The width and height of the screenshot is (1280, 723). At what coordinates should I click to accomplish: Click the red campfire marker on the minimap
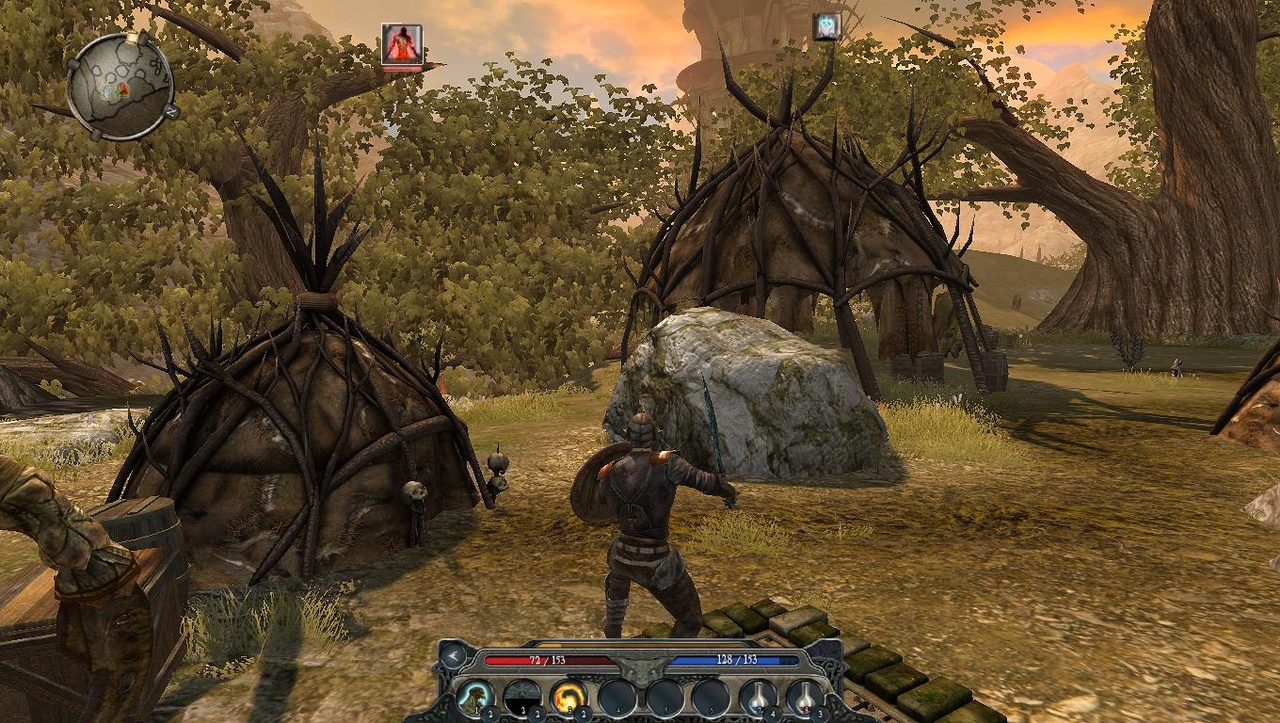[x=123, y=90]
